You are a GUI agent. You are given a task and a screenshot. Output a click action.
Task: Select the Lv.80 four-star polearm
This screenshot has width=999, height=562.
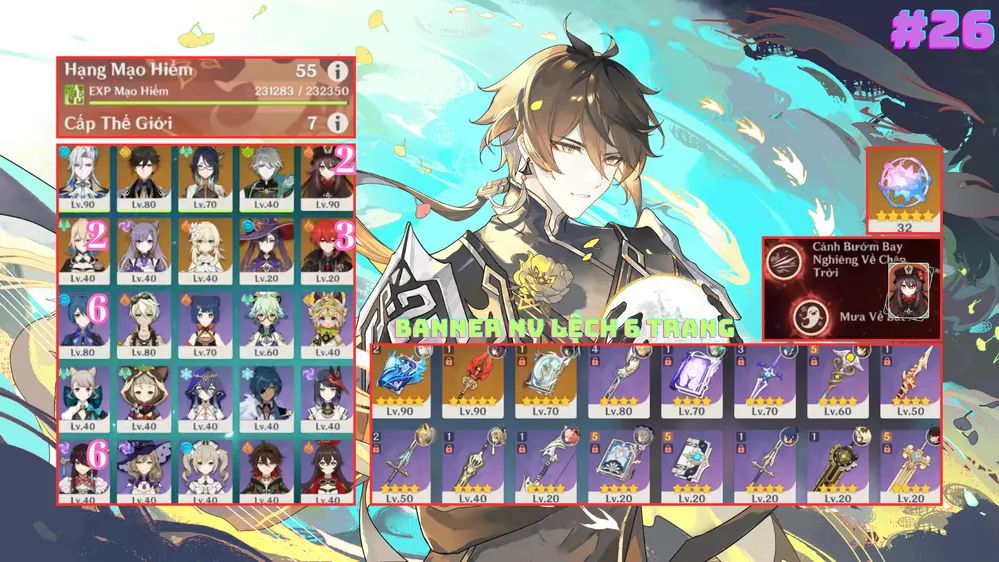coord(620,381)
